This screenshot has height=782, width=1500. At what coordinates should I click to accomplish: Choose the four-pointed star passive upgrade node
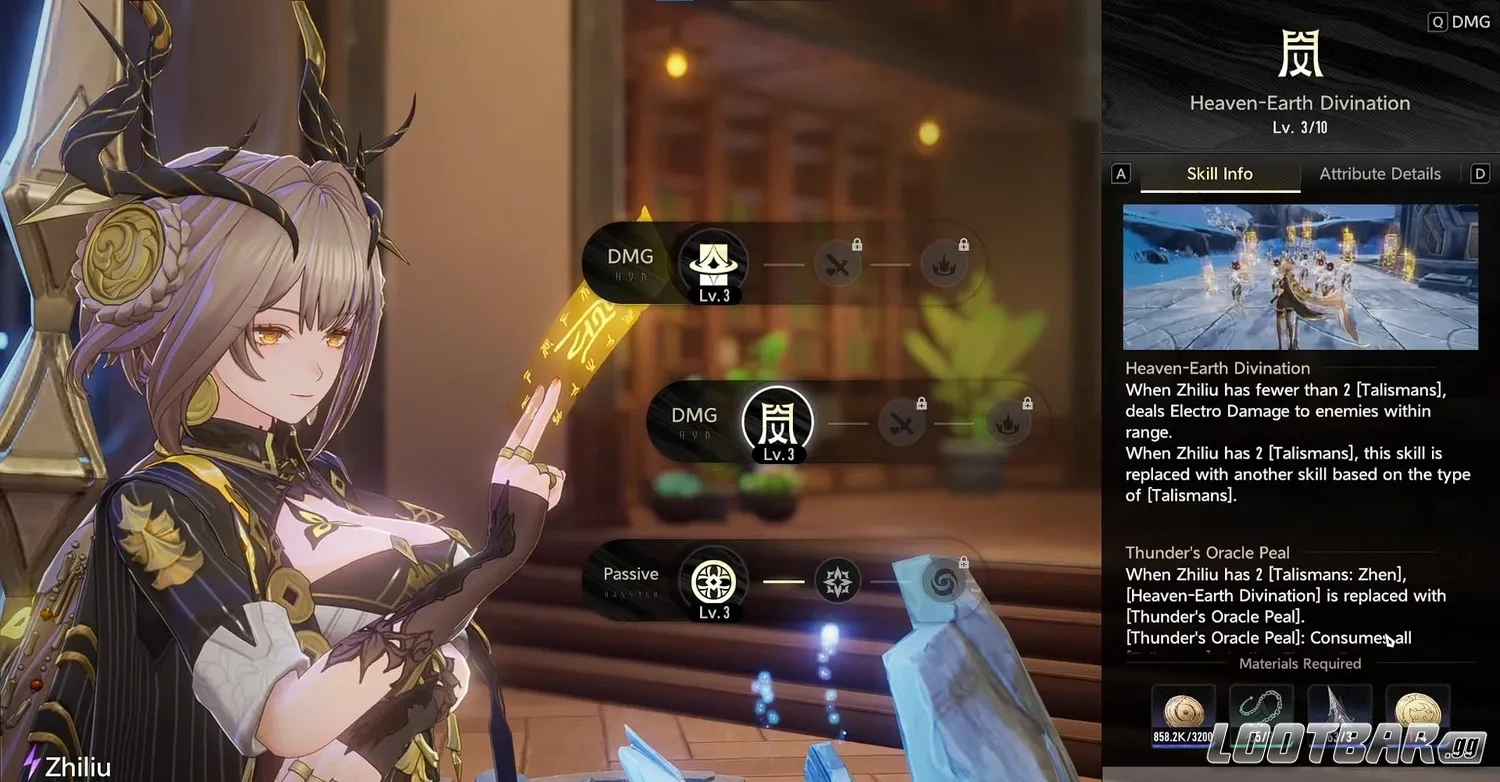[837, 580]
